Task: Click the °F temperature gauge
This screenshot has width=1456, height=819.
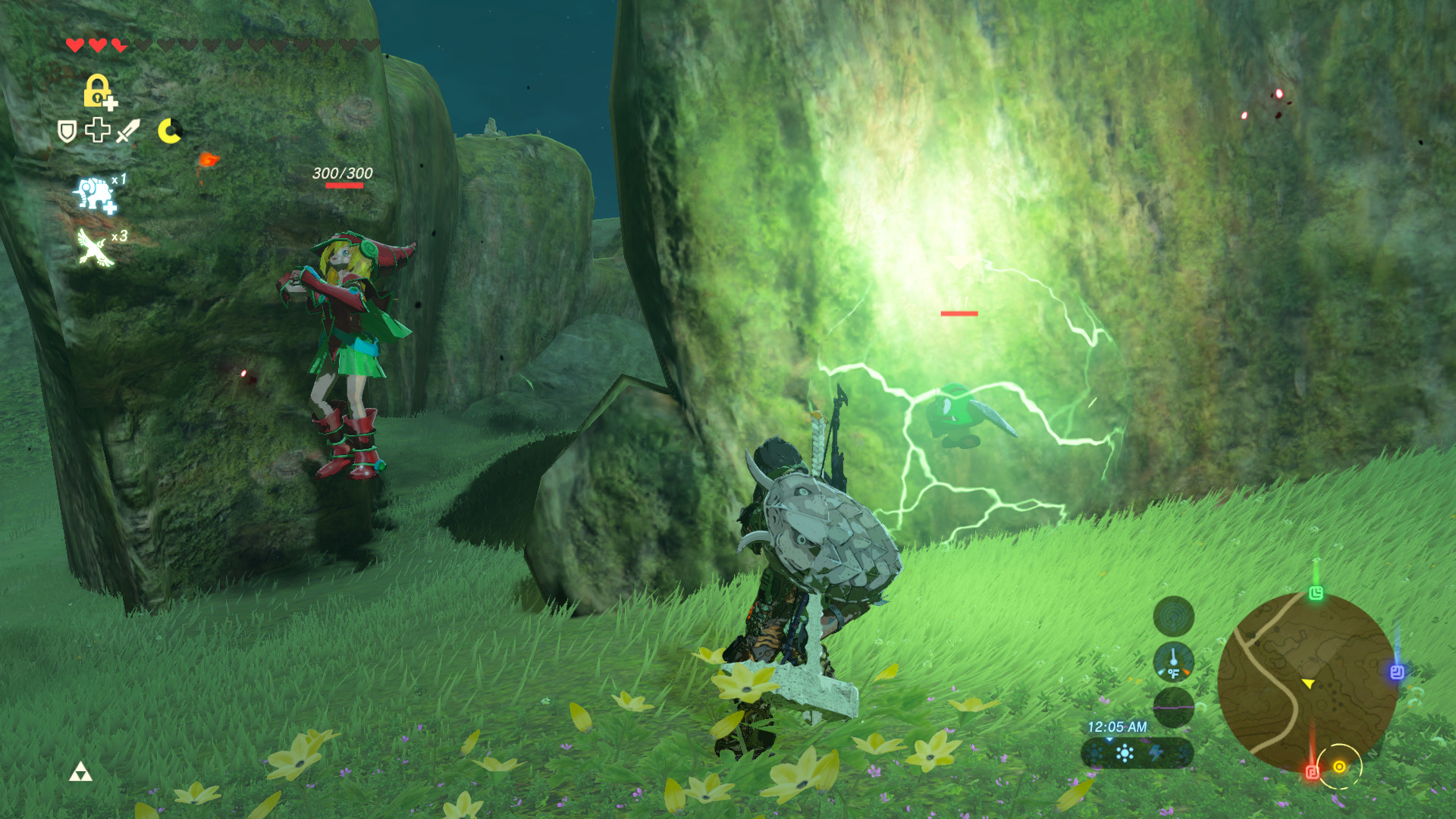Action: tap(1173, 662)
